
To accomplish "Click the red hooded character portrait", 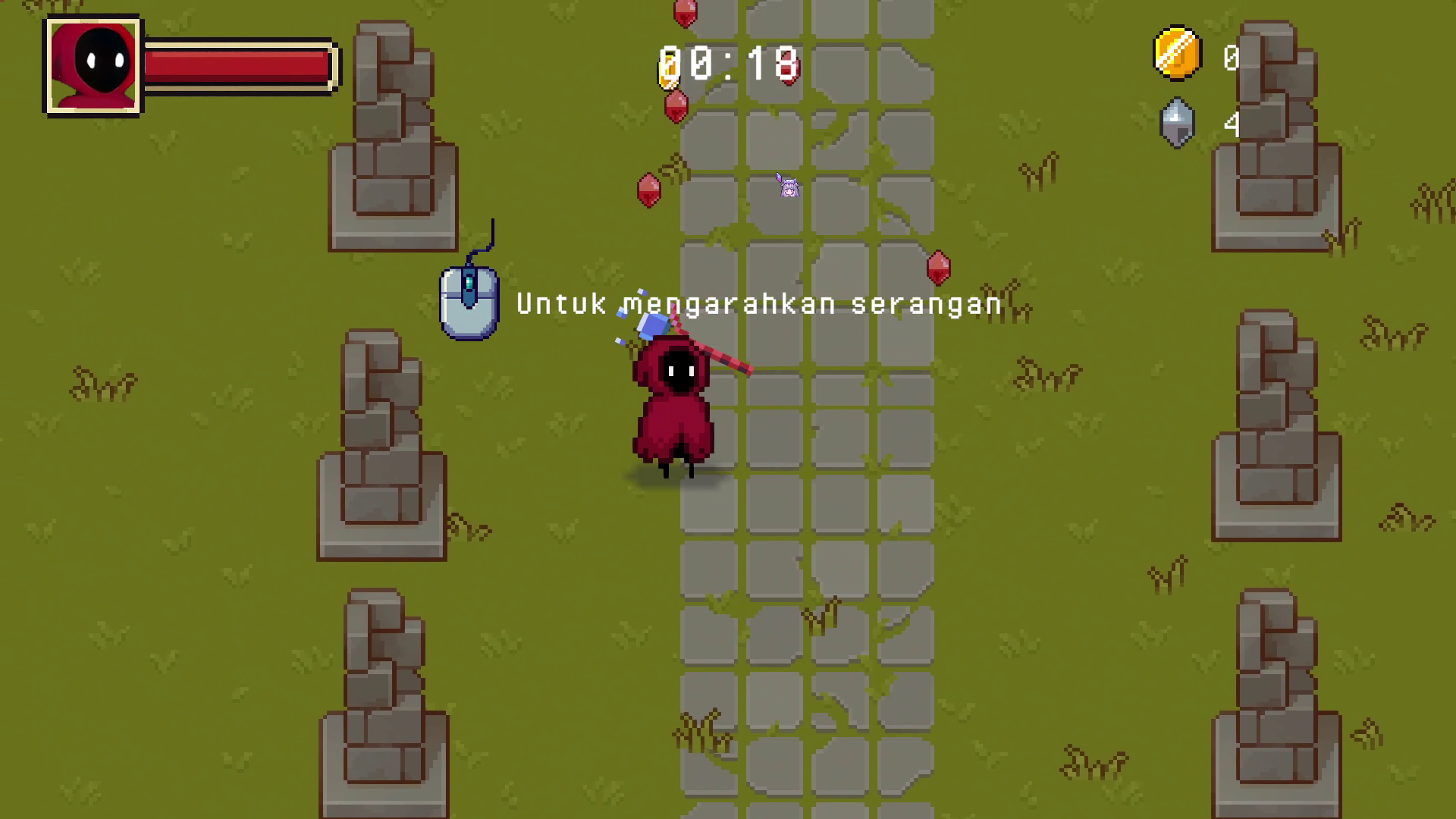I will coord(93,66).
